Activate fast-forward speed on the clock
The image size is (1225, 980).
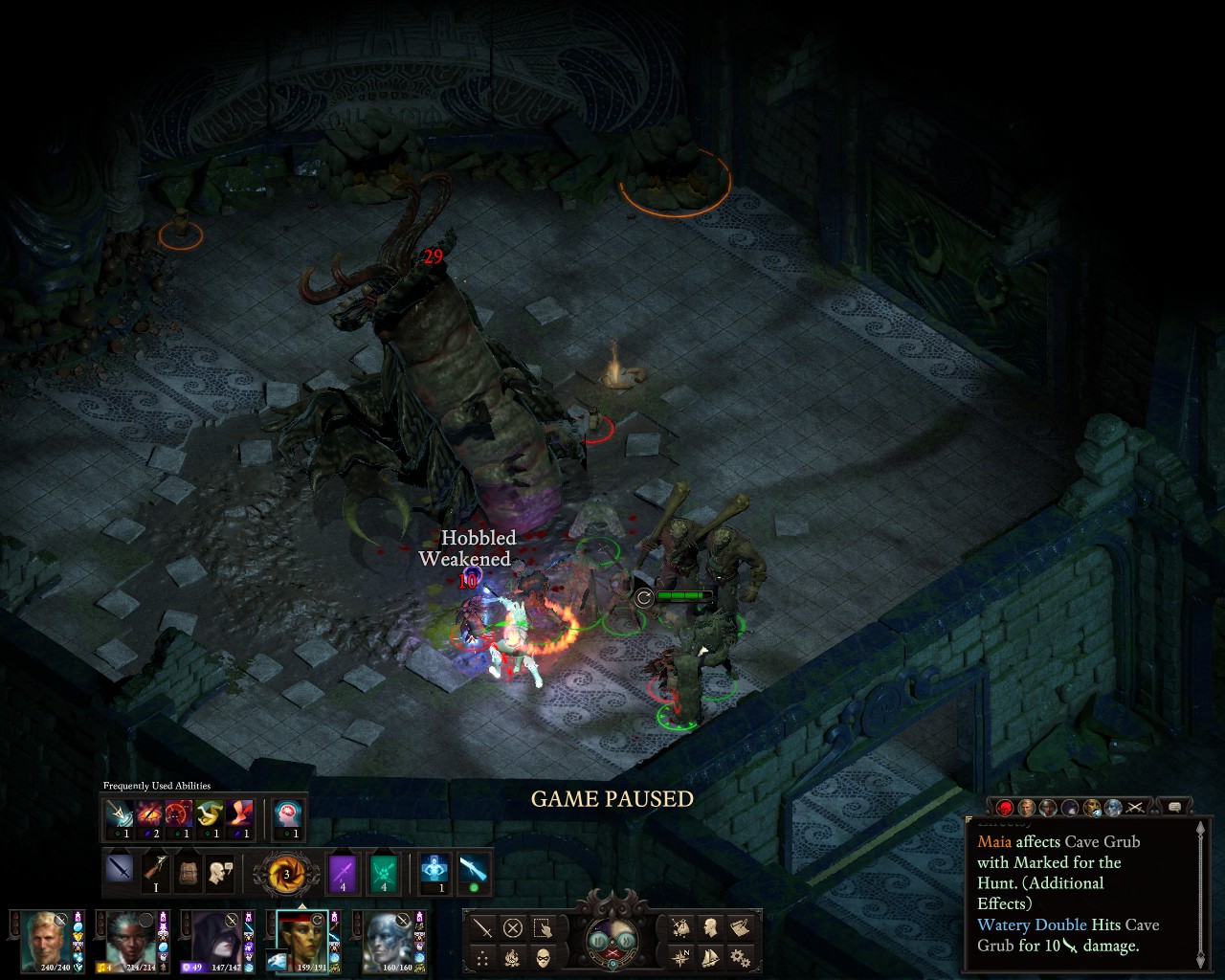tap(626, 940)
